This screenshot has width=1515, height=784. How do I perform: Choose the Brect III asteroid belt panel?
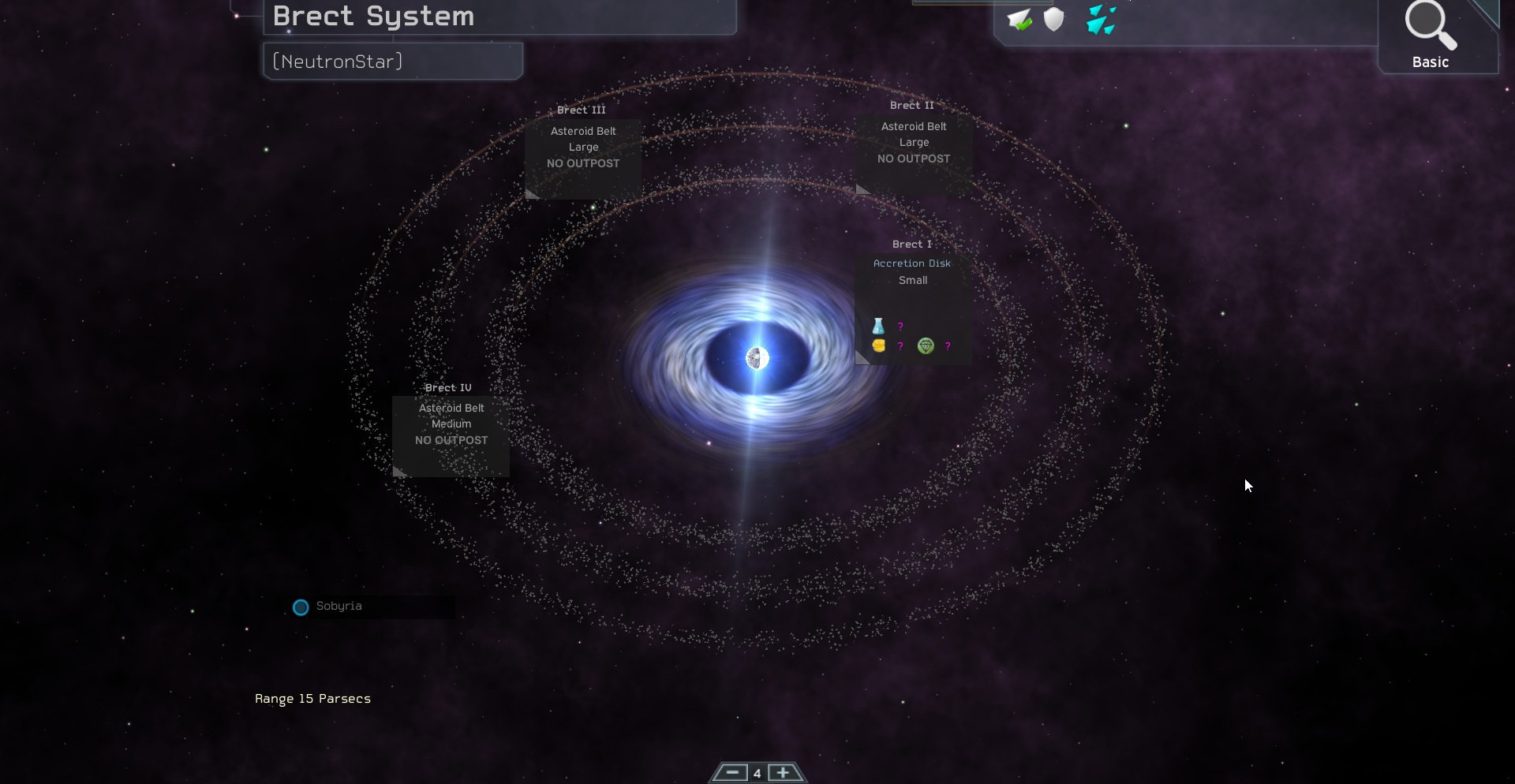[x=583, y=155]
